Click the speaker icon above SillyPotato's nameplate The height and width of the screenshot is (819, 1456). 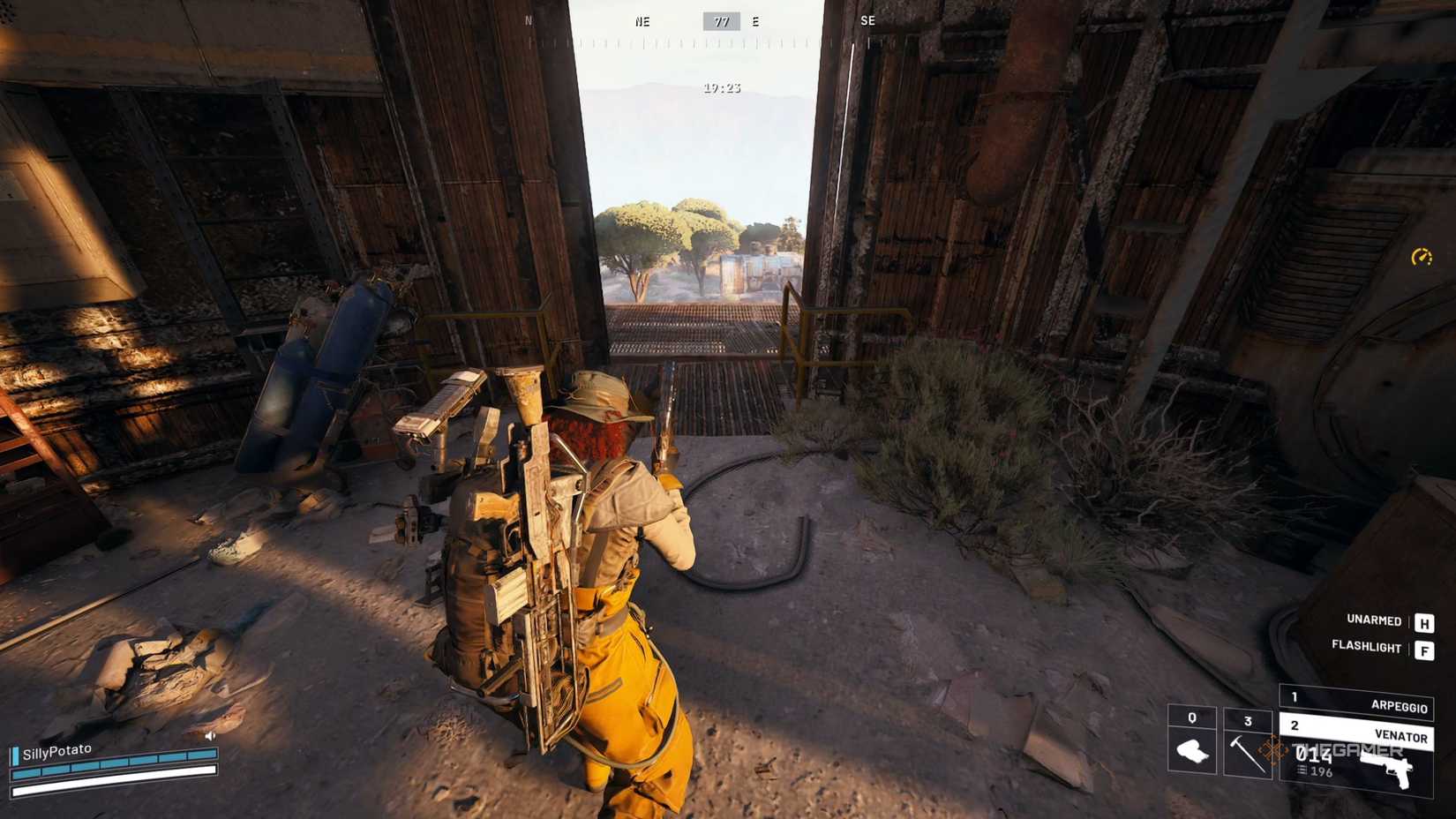click(210, 736)
